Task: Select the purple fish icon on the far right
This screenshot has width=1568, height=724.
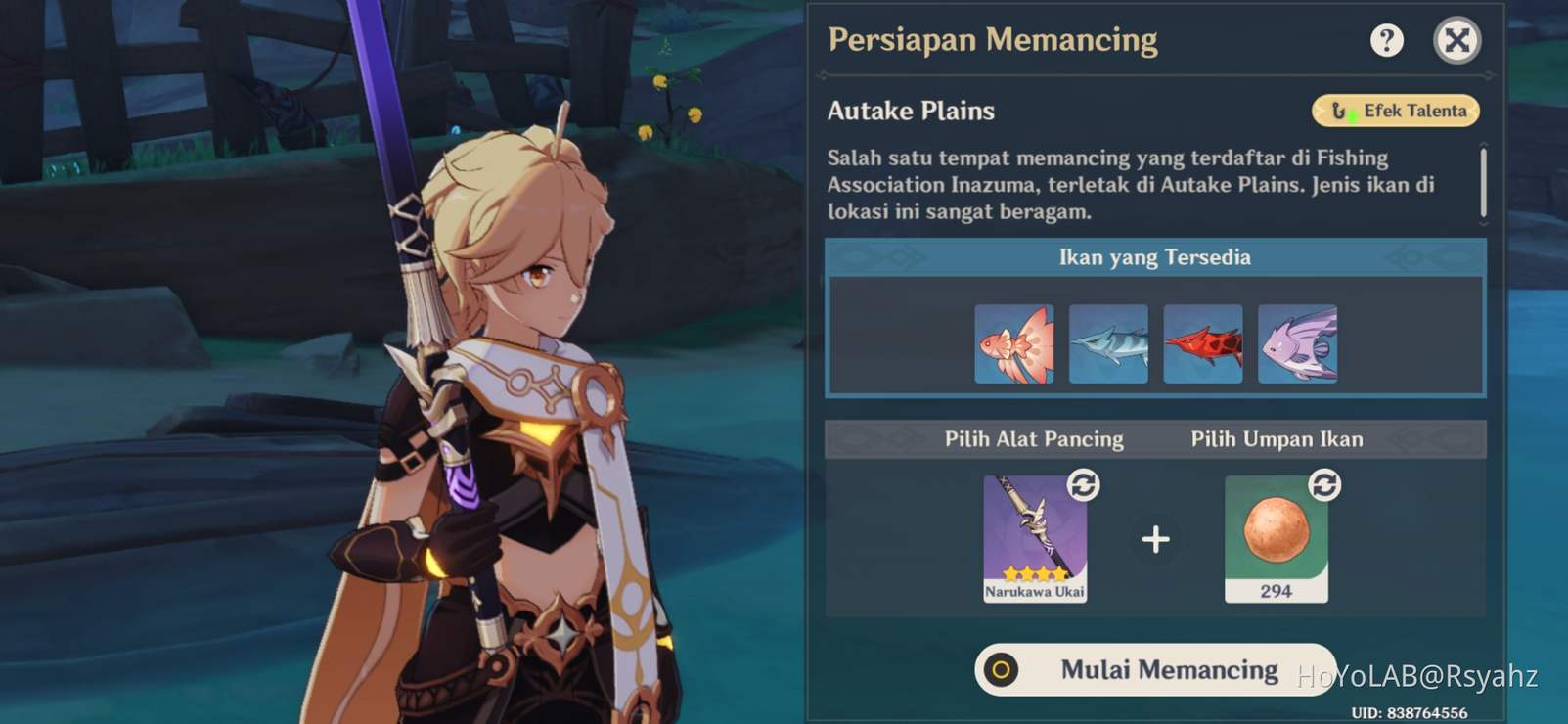Action: (x=1298, y=343)
